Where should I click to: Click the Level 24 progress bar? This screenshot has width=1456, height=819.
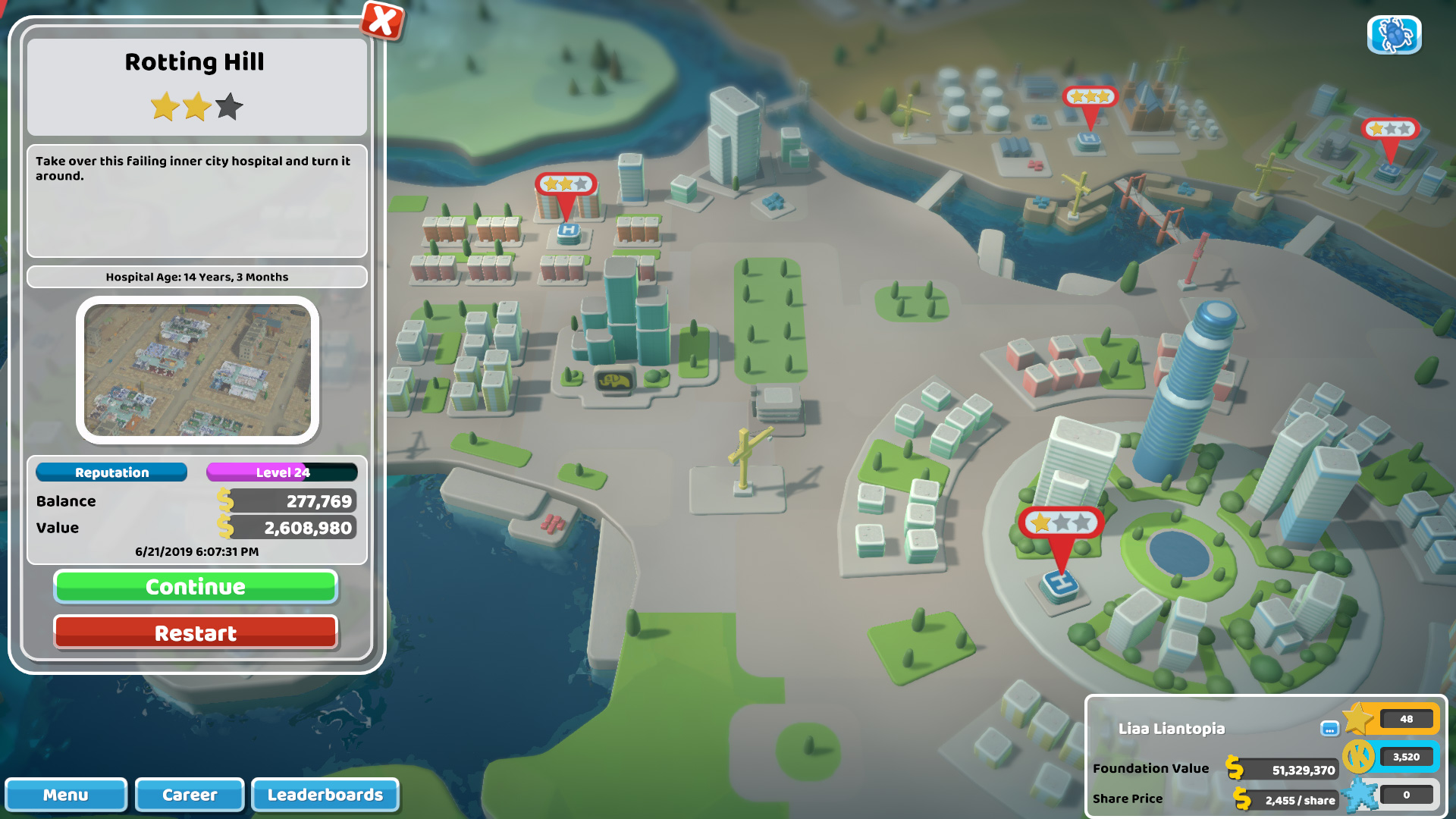pyautogui.click(x=281, y=472)
